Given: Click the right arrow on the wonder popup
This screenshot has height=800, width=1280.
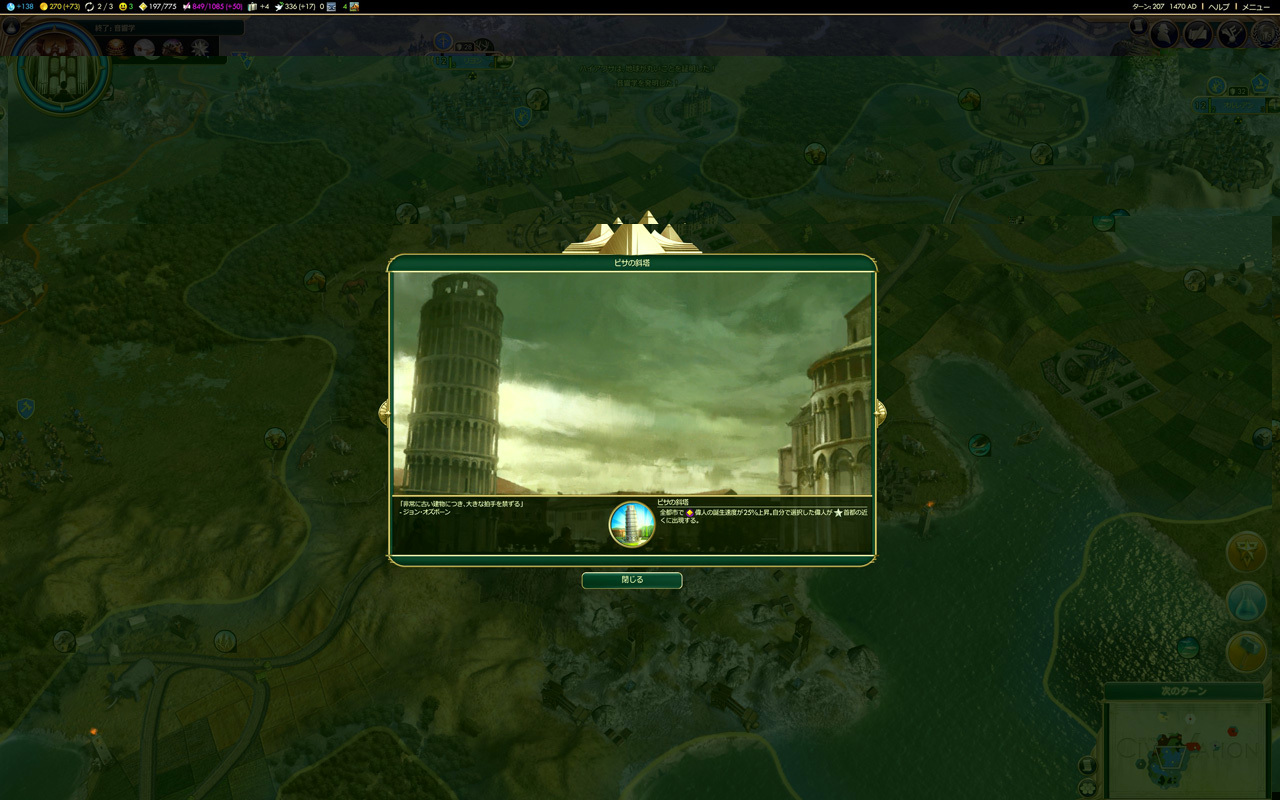Looking at the screenshot, I should click(880, 412).
